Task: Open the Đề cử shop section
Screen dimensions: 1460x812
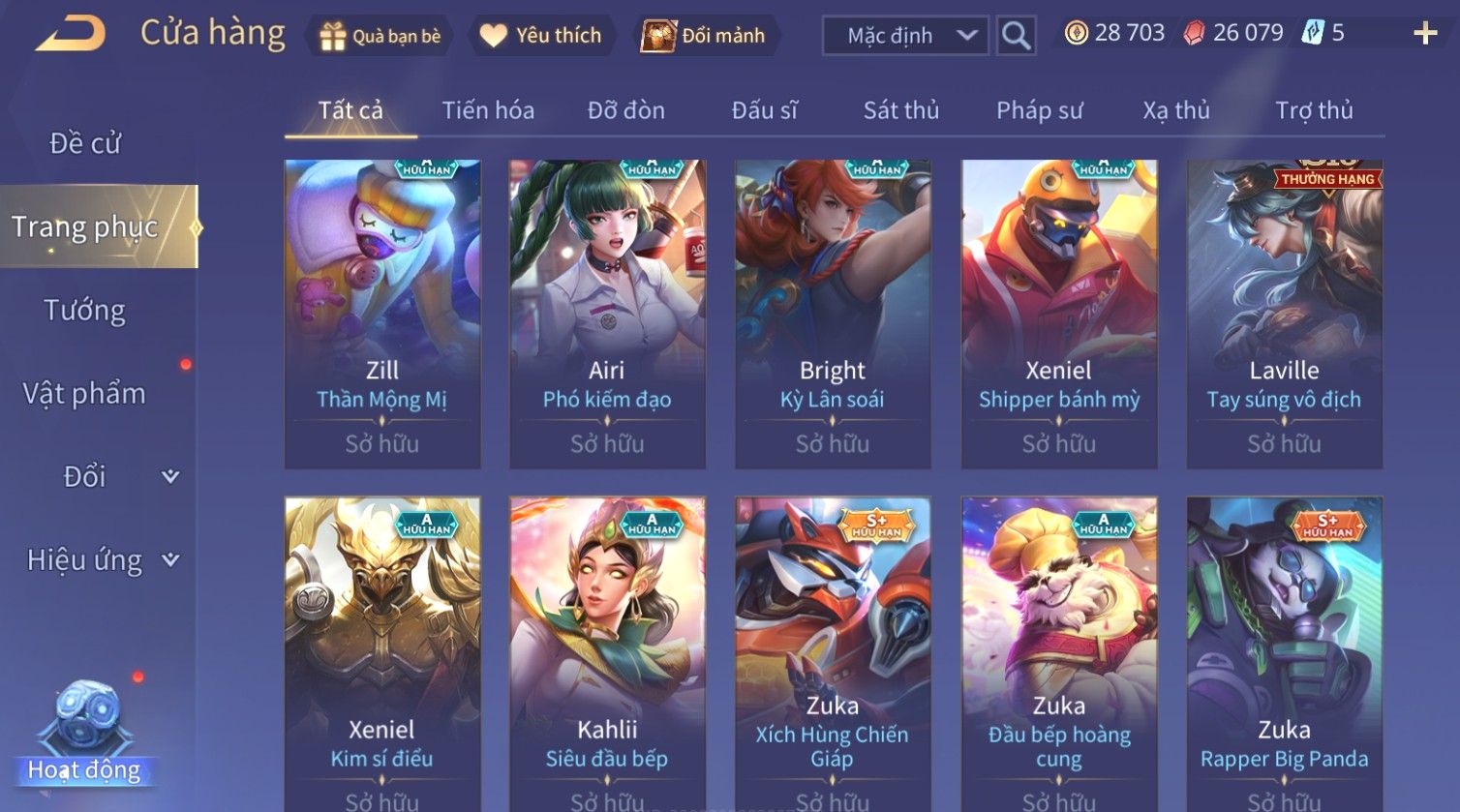Action: 85,143
